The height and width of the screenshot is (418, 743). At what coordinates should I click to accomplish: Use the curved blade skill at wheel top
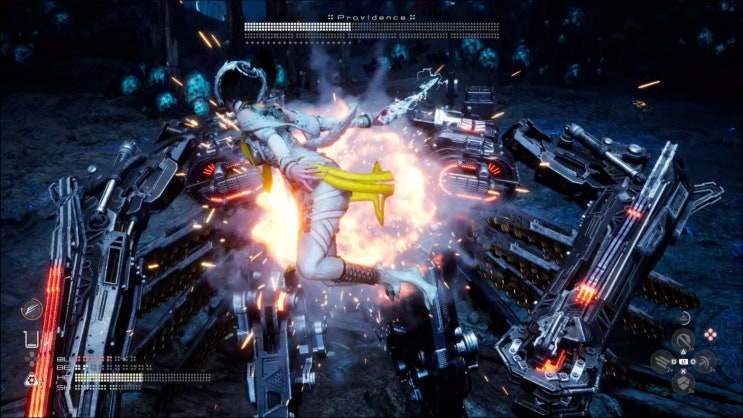tap(684, 341)
